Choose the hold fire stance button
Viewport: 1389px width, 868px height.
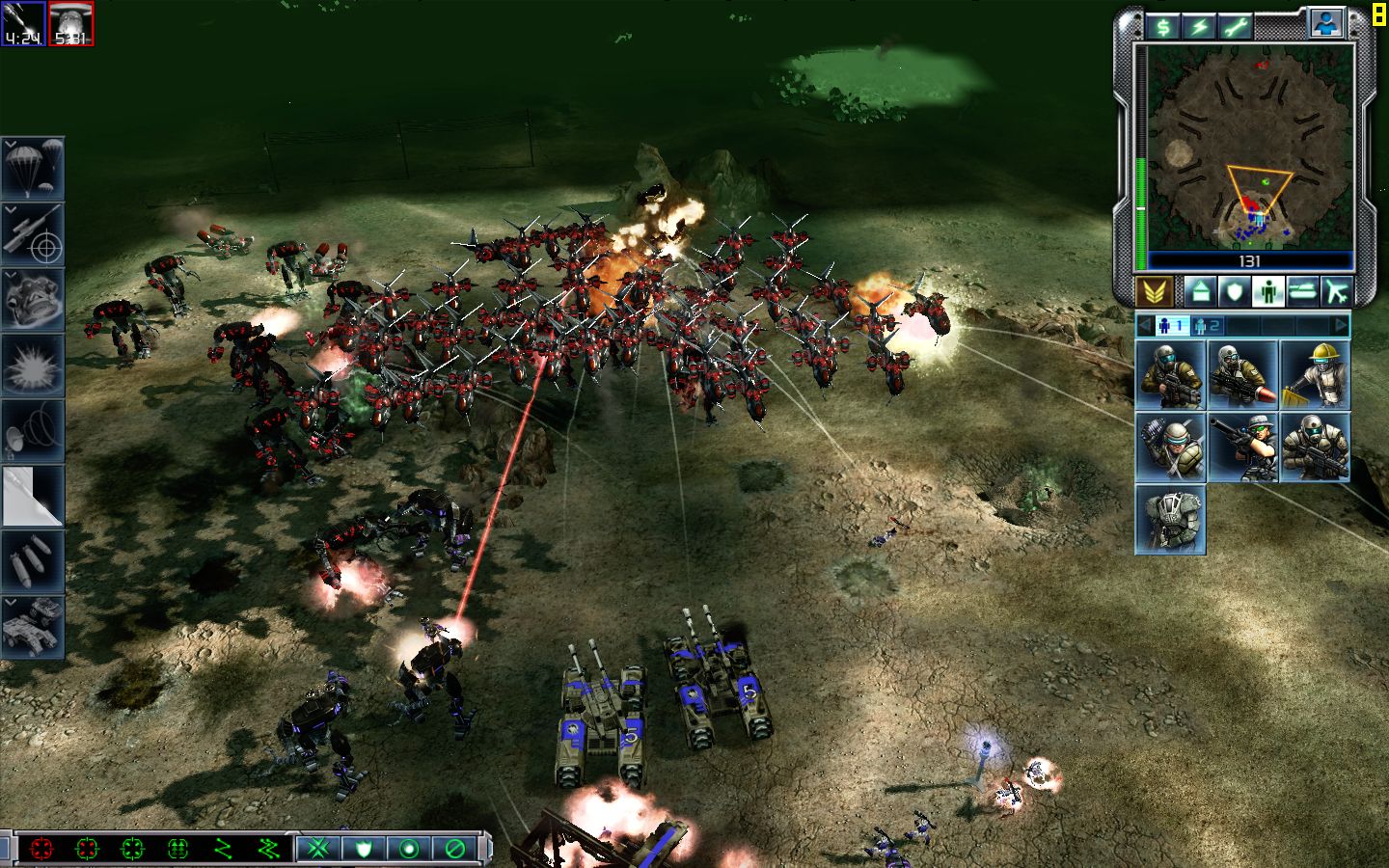pos(454,849)
